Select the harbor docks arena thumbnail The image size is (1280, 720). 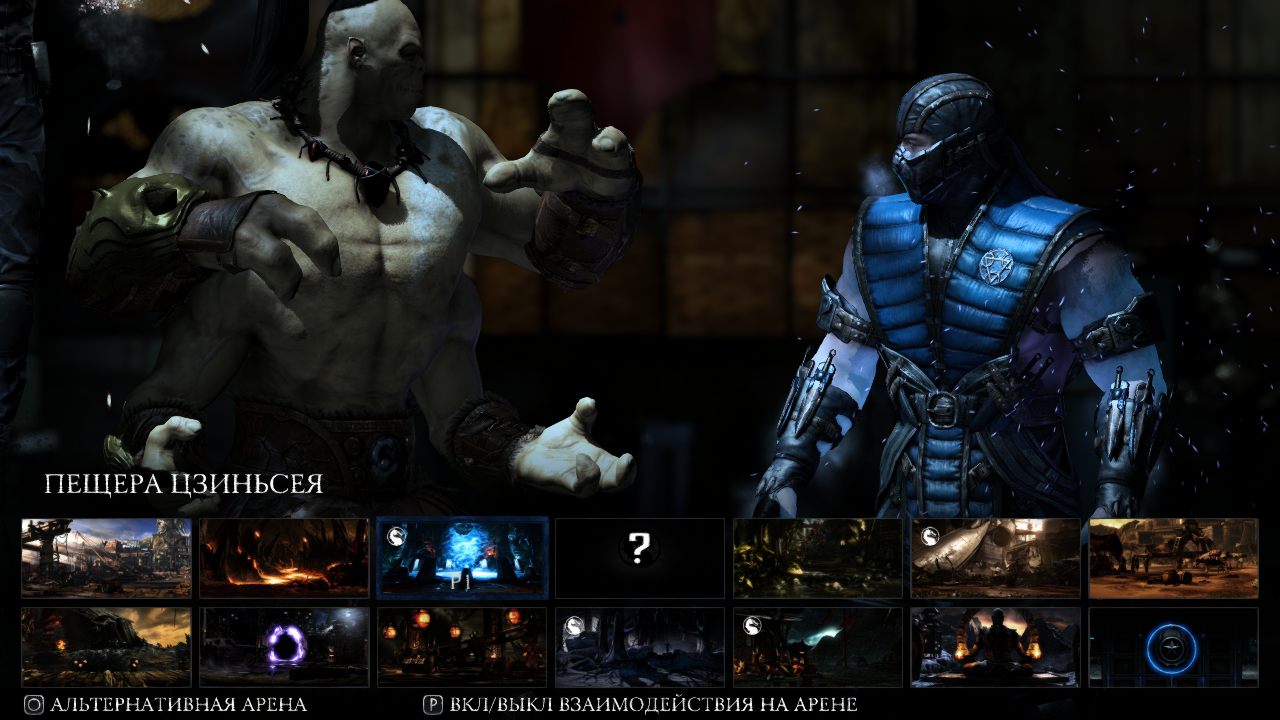click(106, 558)
